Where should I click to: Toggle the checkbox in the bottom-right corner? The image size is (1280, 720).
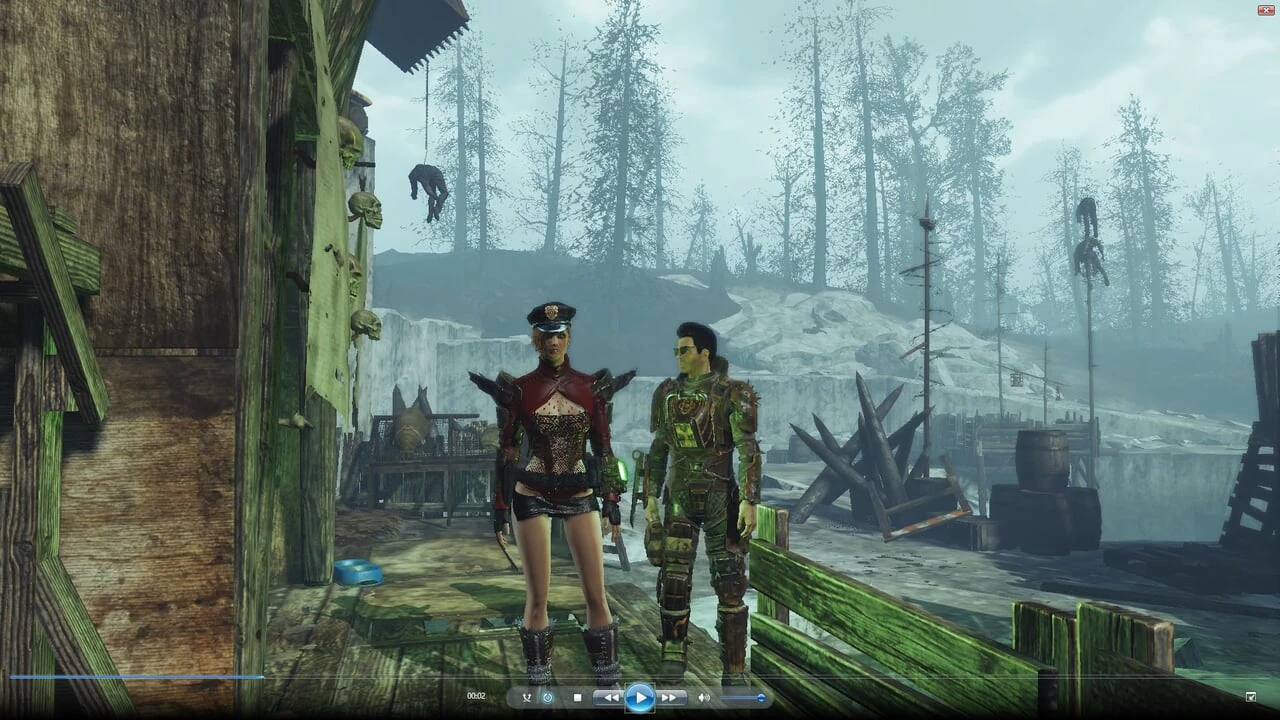(x=1250, y=697)
